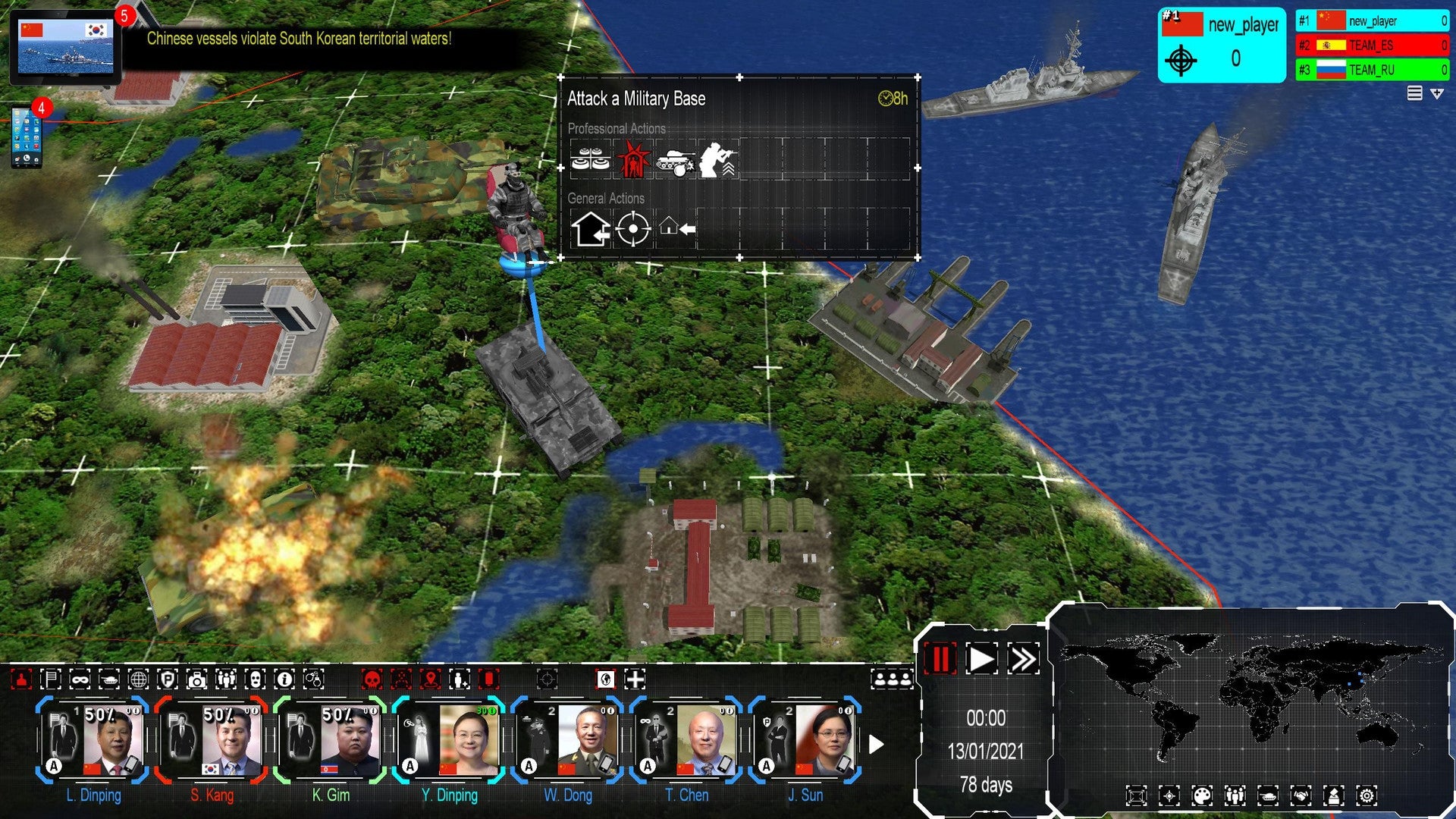Open the game settings gear icon
Image resolution: width=1456 pixels, height=819 pixels.
click(1367, 795)
